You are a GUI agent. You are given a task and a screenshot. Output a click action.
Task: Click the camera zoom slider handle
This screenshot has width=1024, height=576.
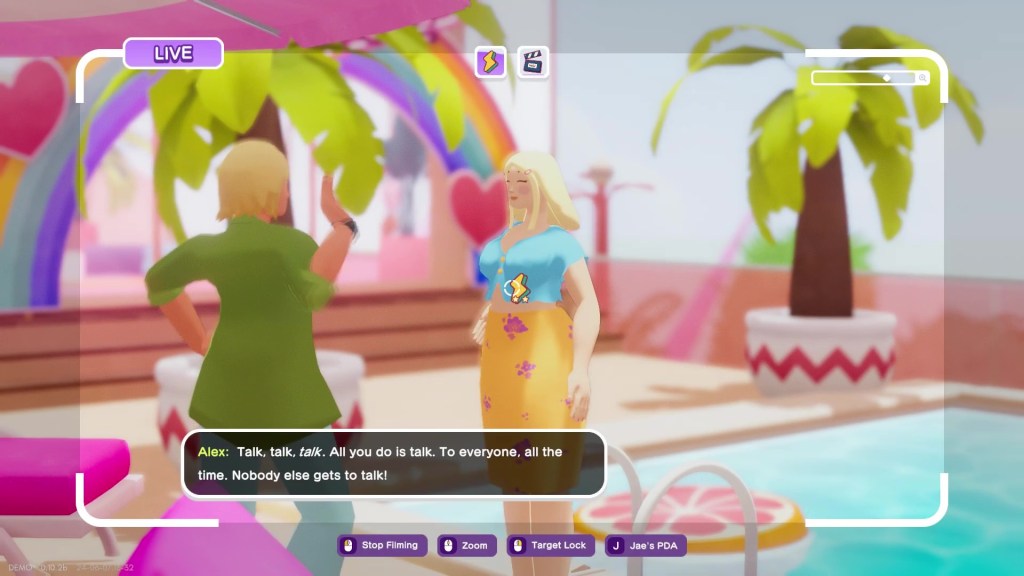tap(886, 77)
